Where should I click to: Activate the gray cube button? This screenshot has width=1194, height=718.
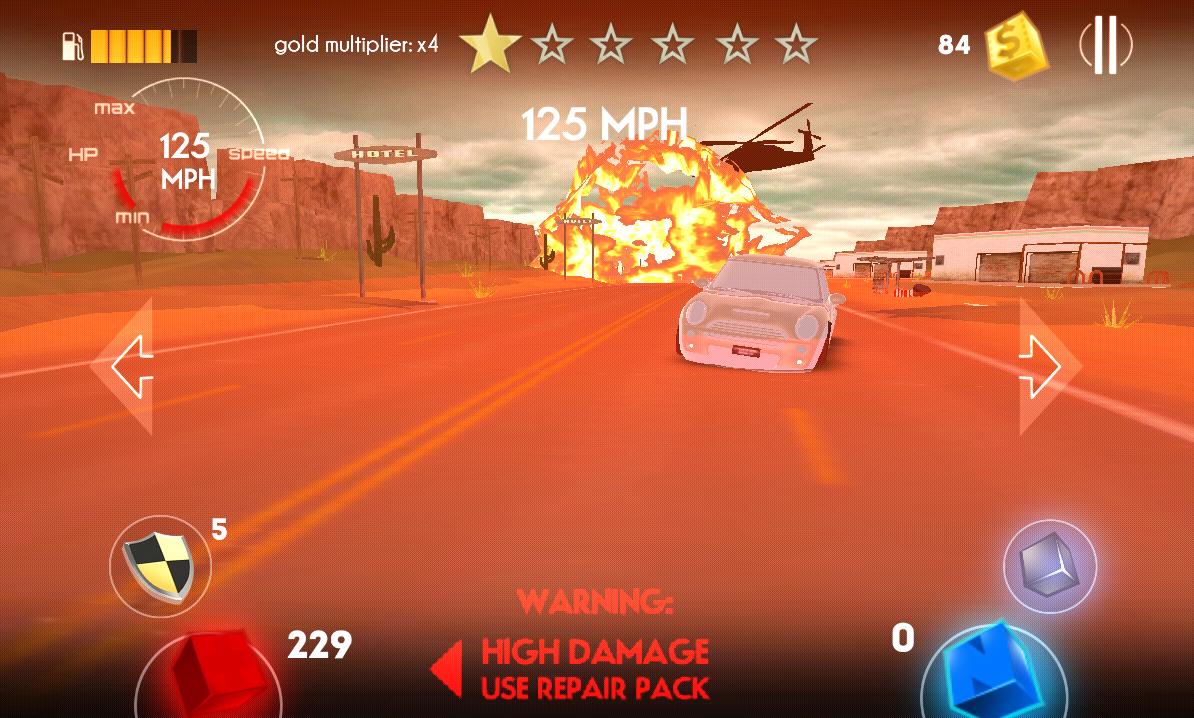pos(1050,566)
